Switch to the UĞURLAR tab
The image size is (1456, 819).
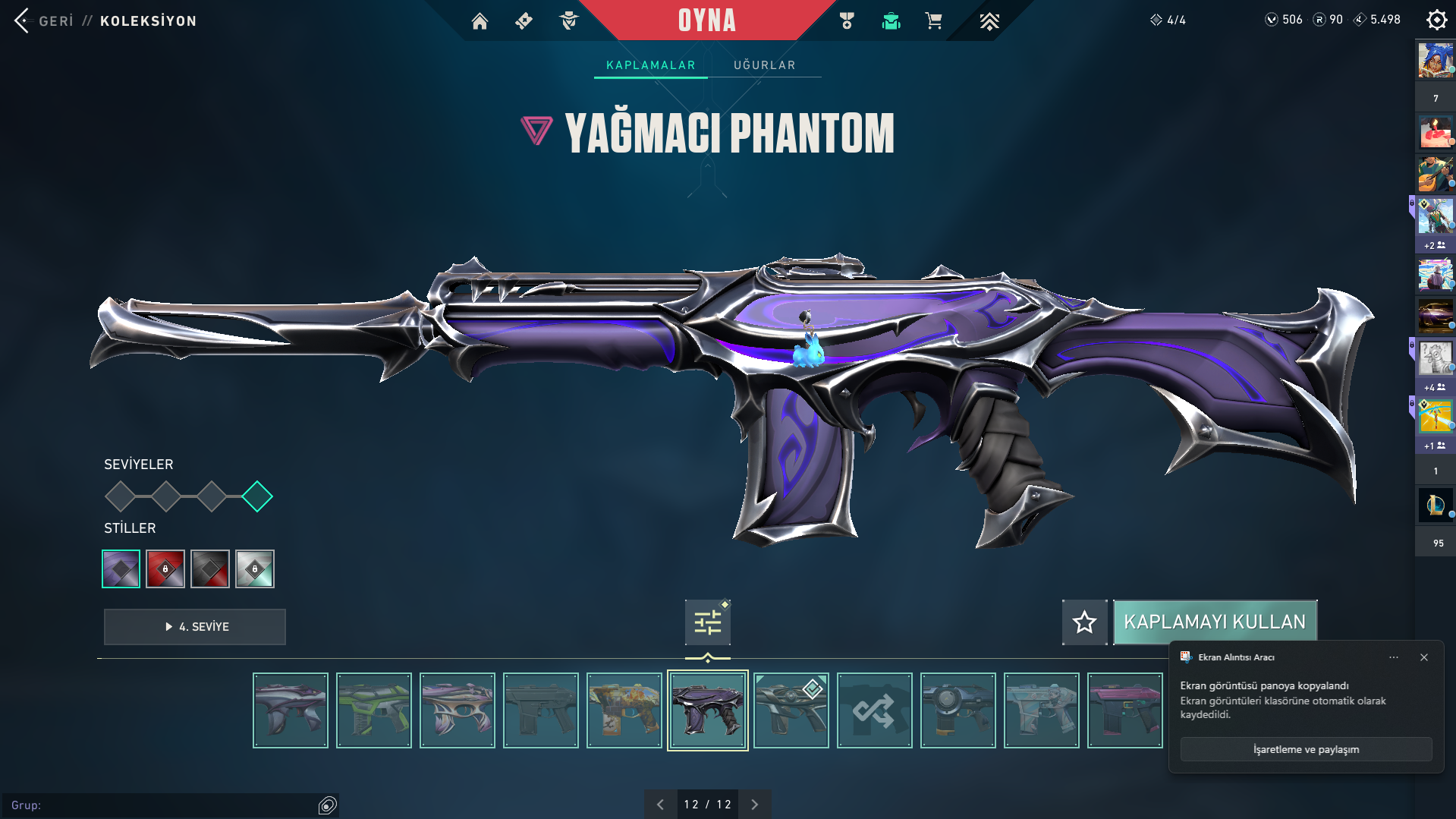(x=764, y=65)
